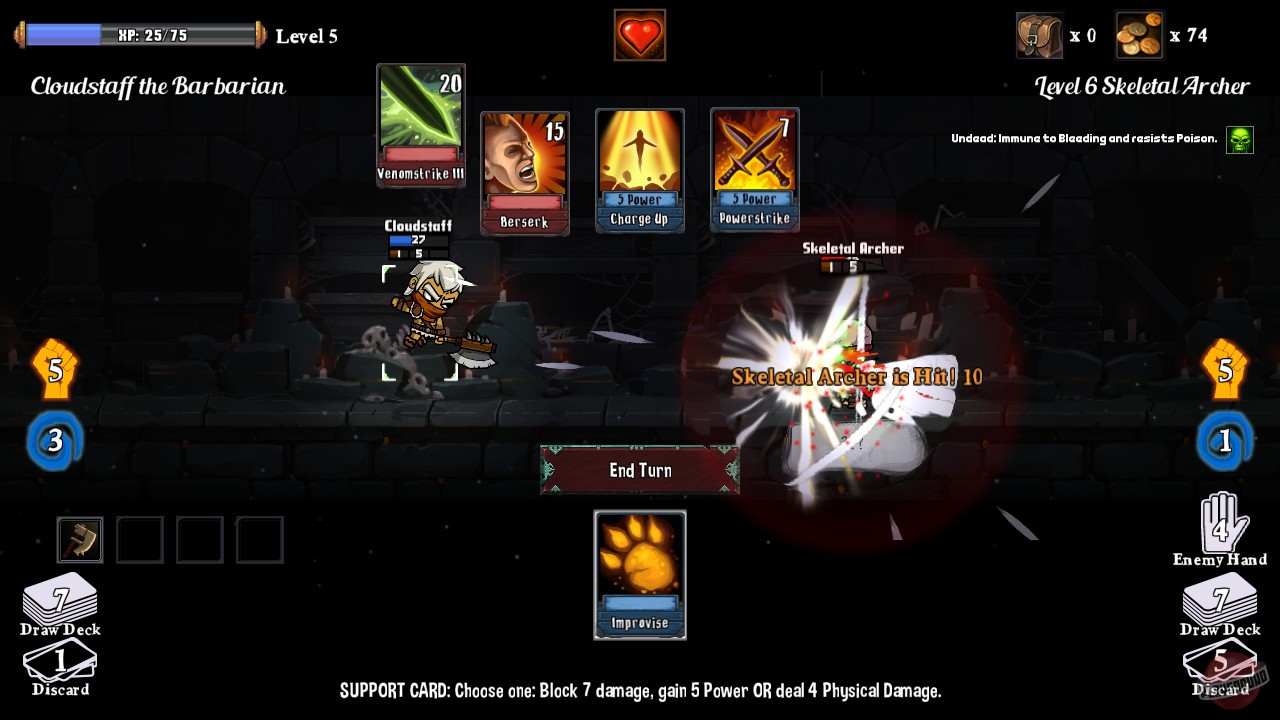This screenshot has height=720, width=1280.
Task: Select the left orange power fist showing 5
Action: coord(55,368)
